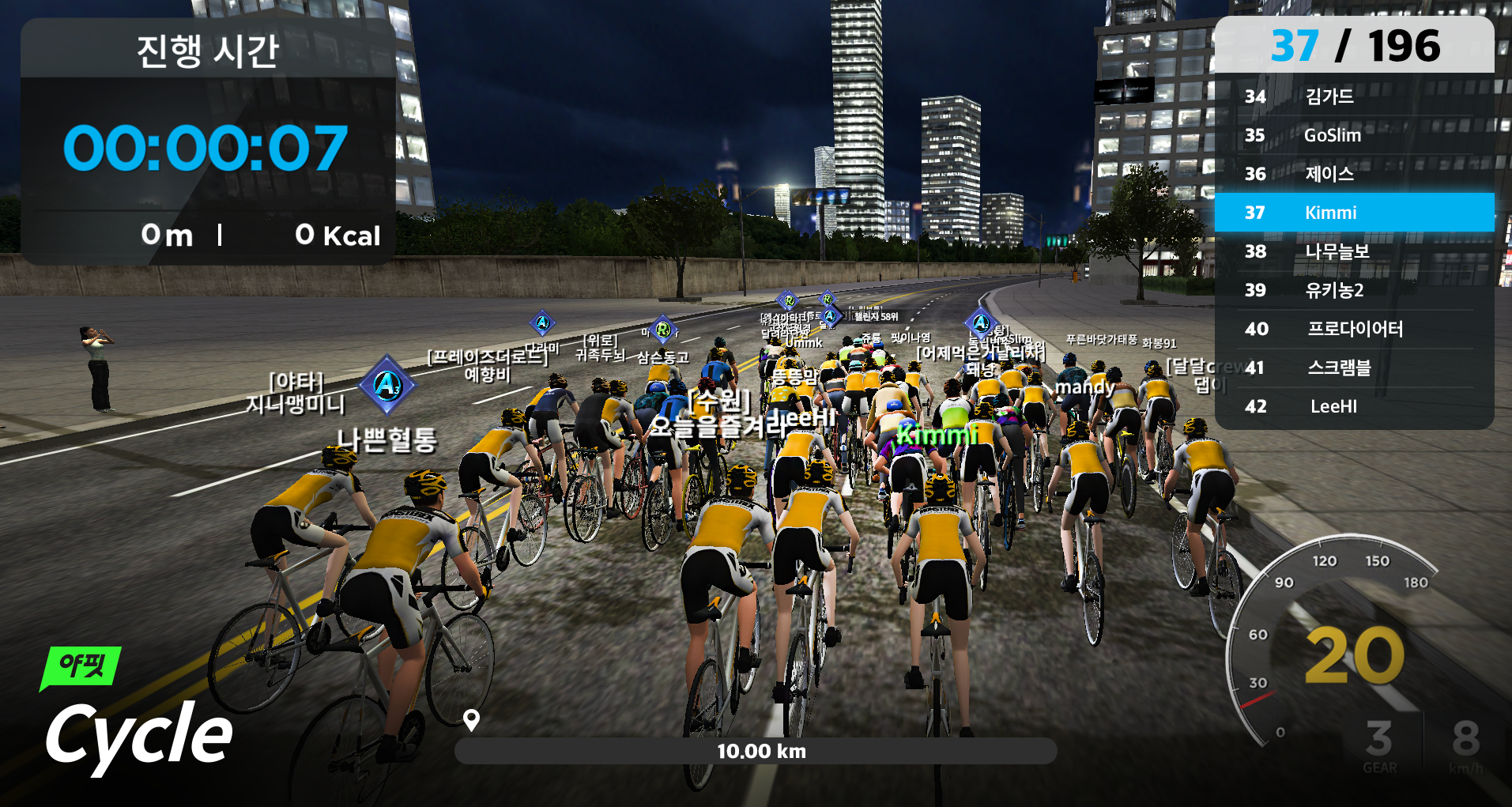
Task: Select the 김가드 row in the ranking list
Action: [1353, 96]
